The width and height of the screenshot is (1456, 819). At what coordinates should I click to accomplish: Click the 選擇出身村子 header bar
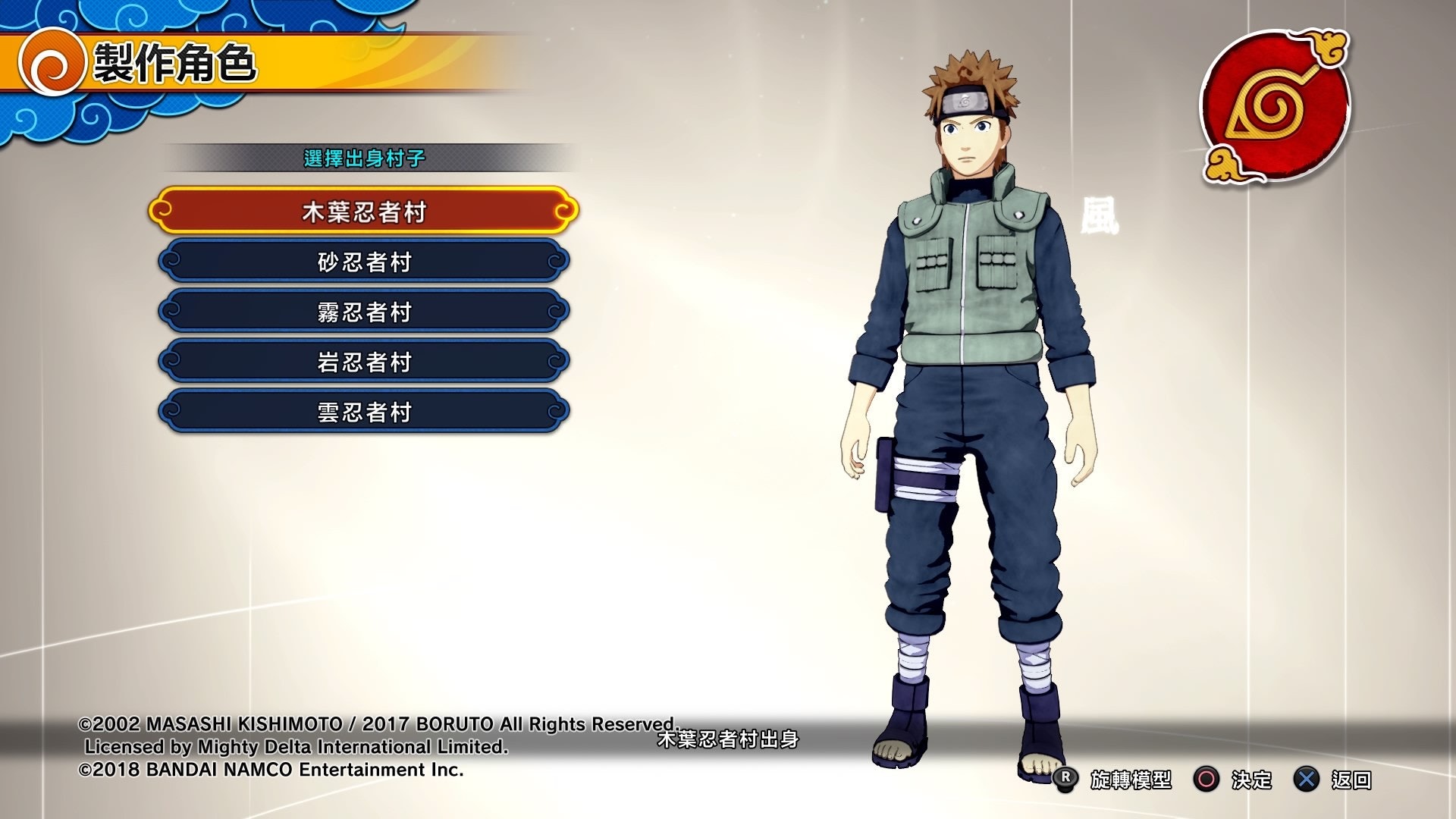pos(362,157)
